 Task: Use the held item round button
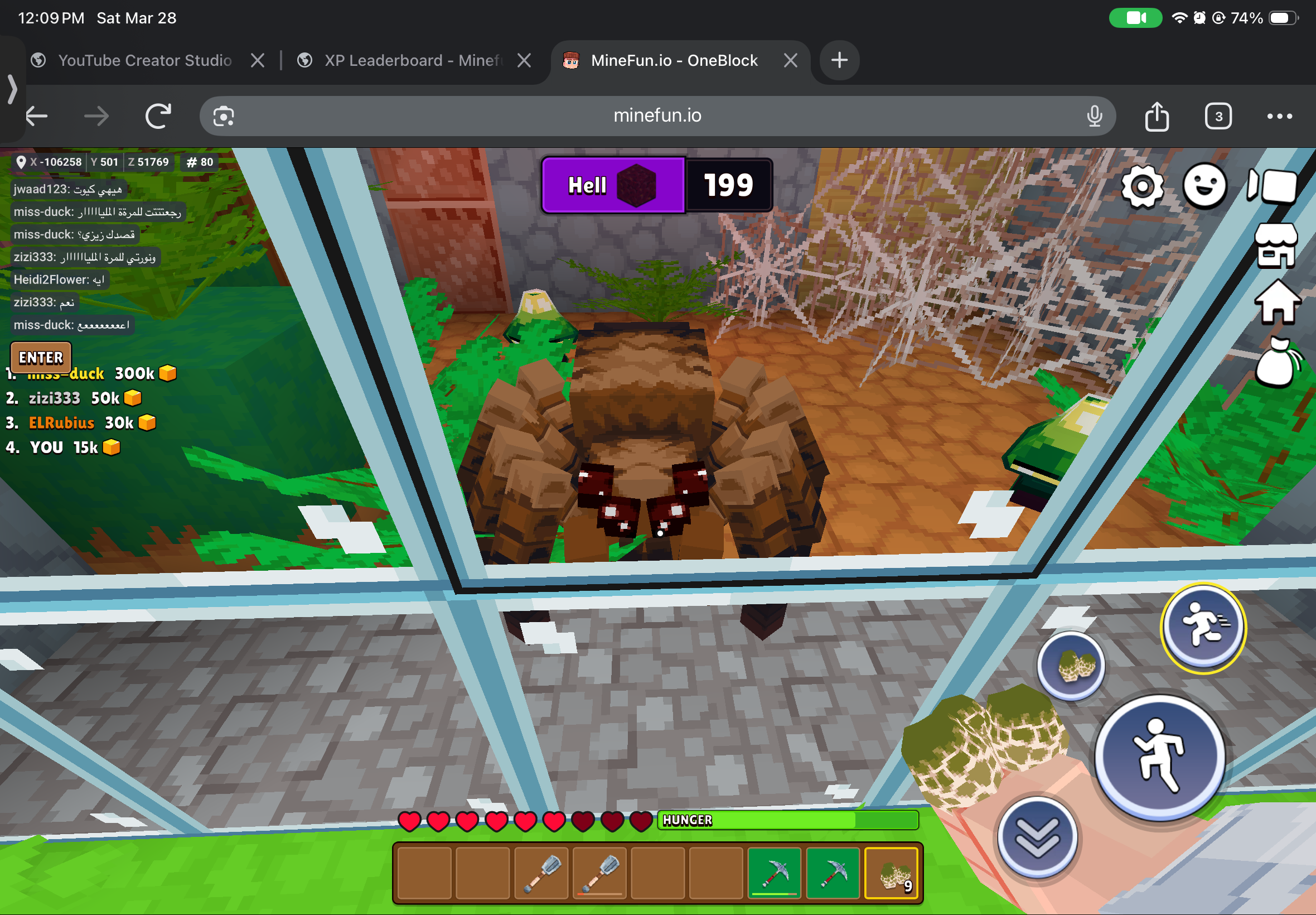pos(1071,666)
